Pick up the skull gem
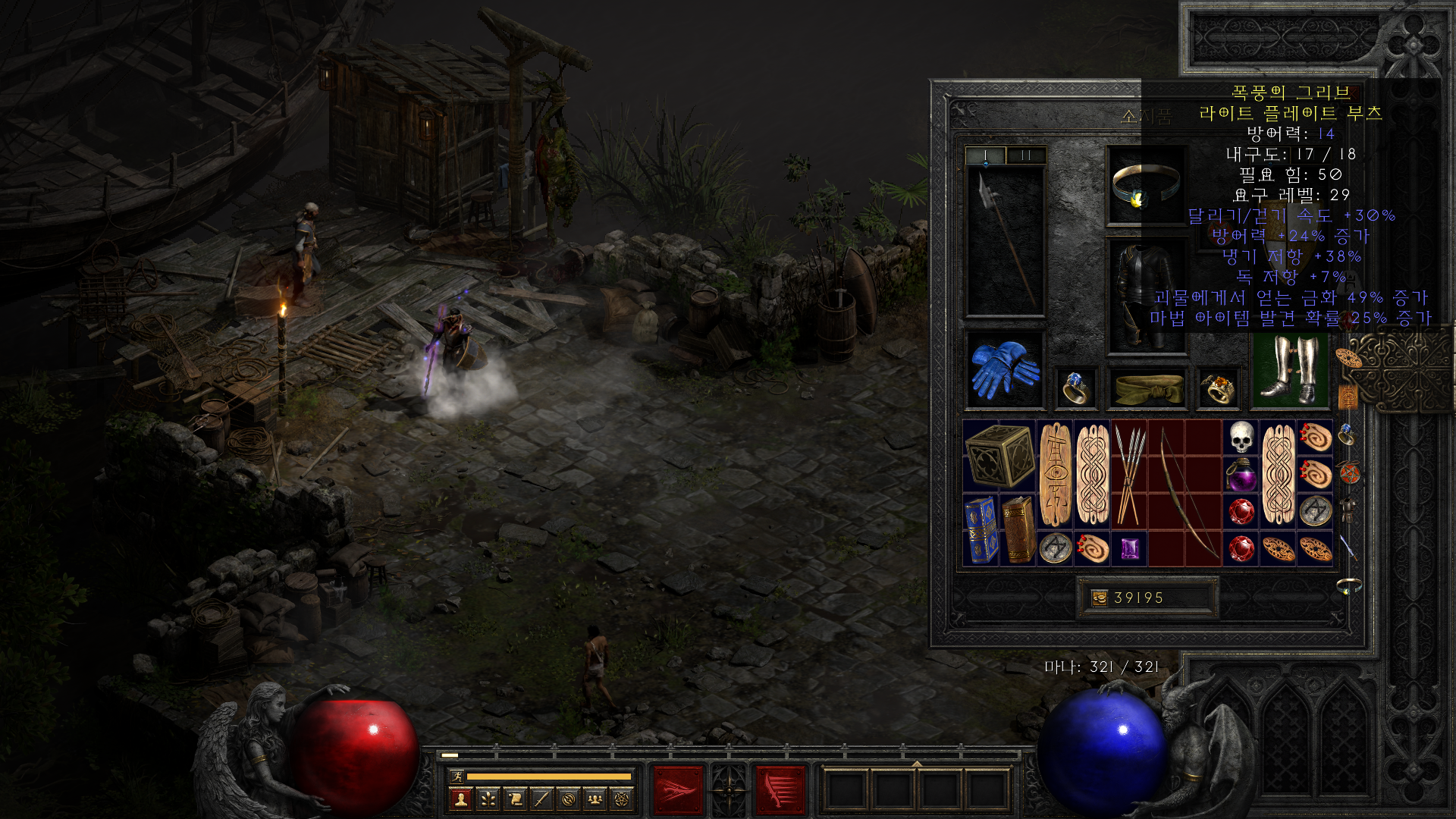This screenshot has height=819, width=1456. pos(1241,438)
